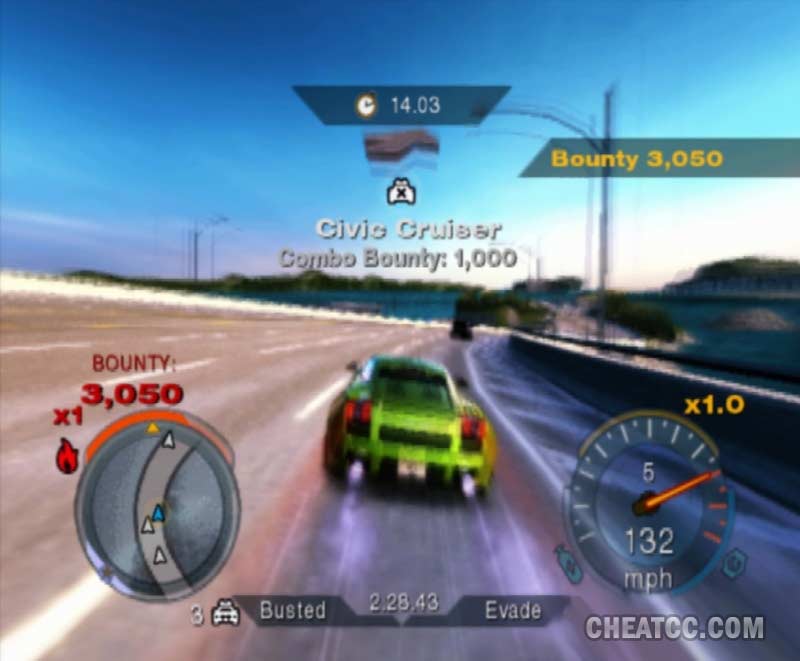Viewport: 800px width, 661px height.
Task: Select the Busted meter label
Action: click(292, 610)
